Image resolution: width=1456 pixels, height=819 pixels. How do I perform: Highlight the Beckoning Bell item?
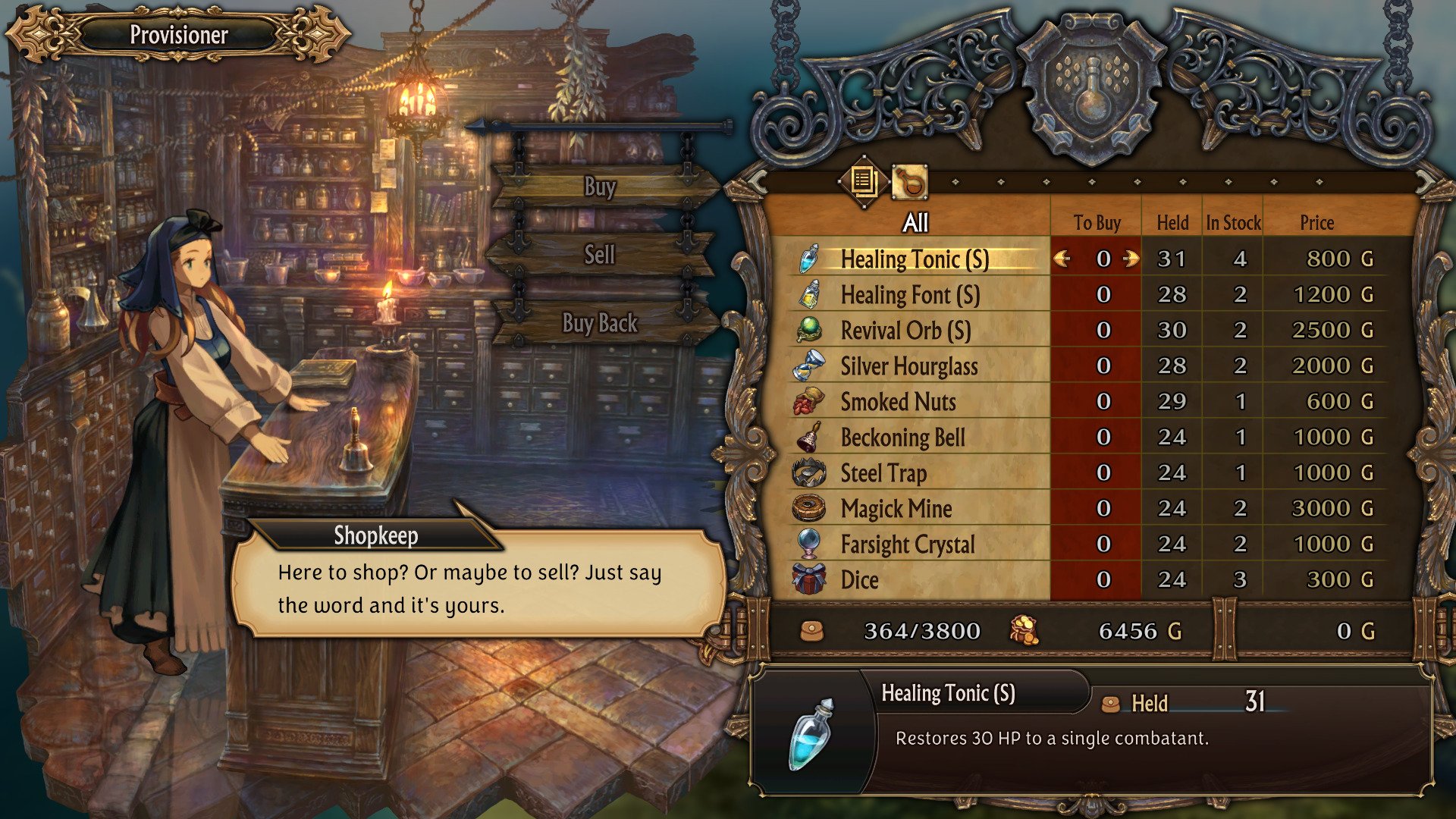[902, 438]
